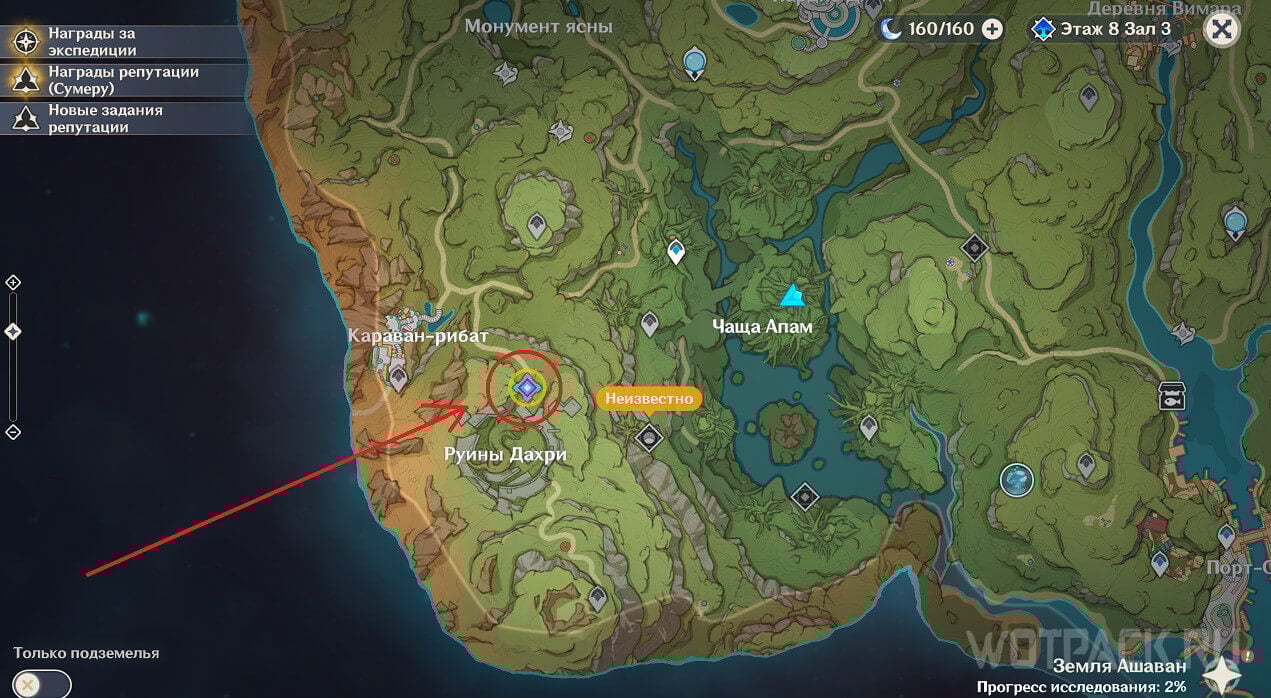The width and height of the screenshot is (1271, 698).
Task: Select the circled purple domain marker
Action: coord(526,388)
